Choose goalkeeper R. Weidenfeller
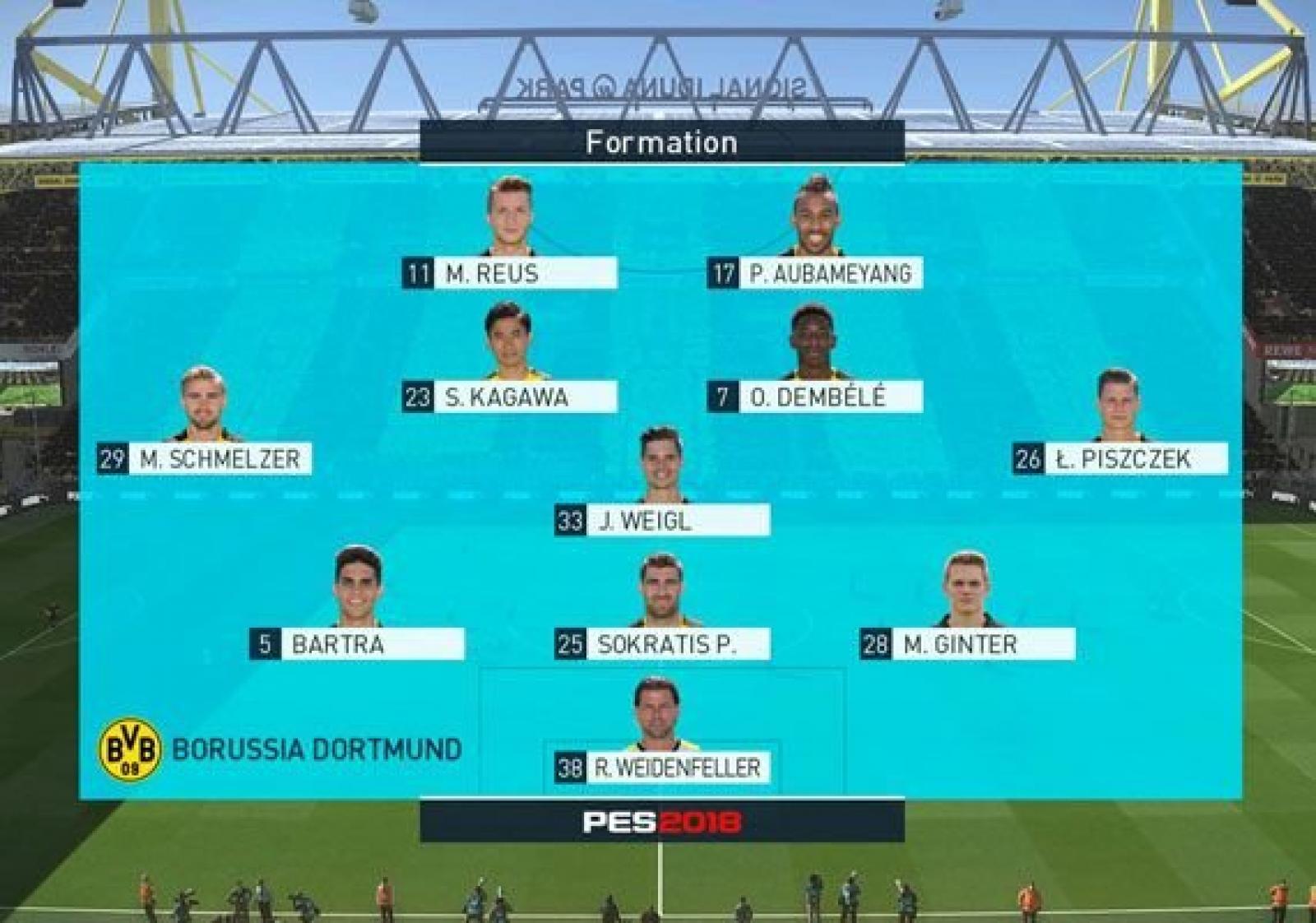The width and height of the screenshot is (1316, 923). (x=662, y=768)
